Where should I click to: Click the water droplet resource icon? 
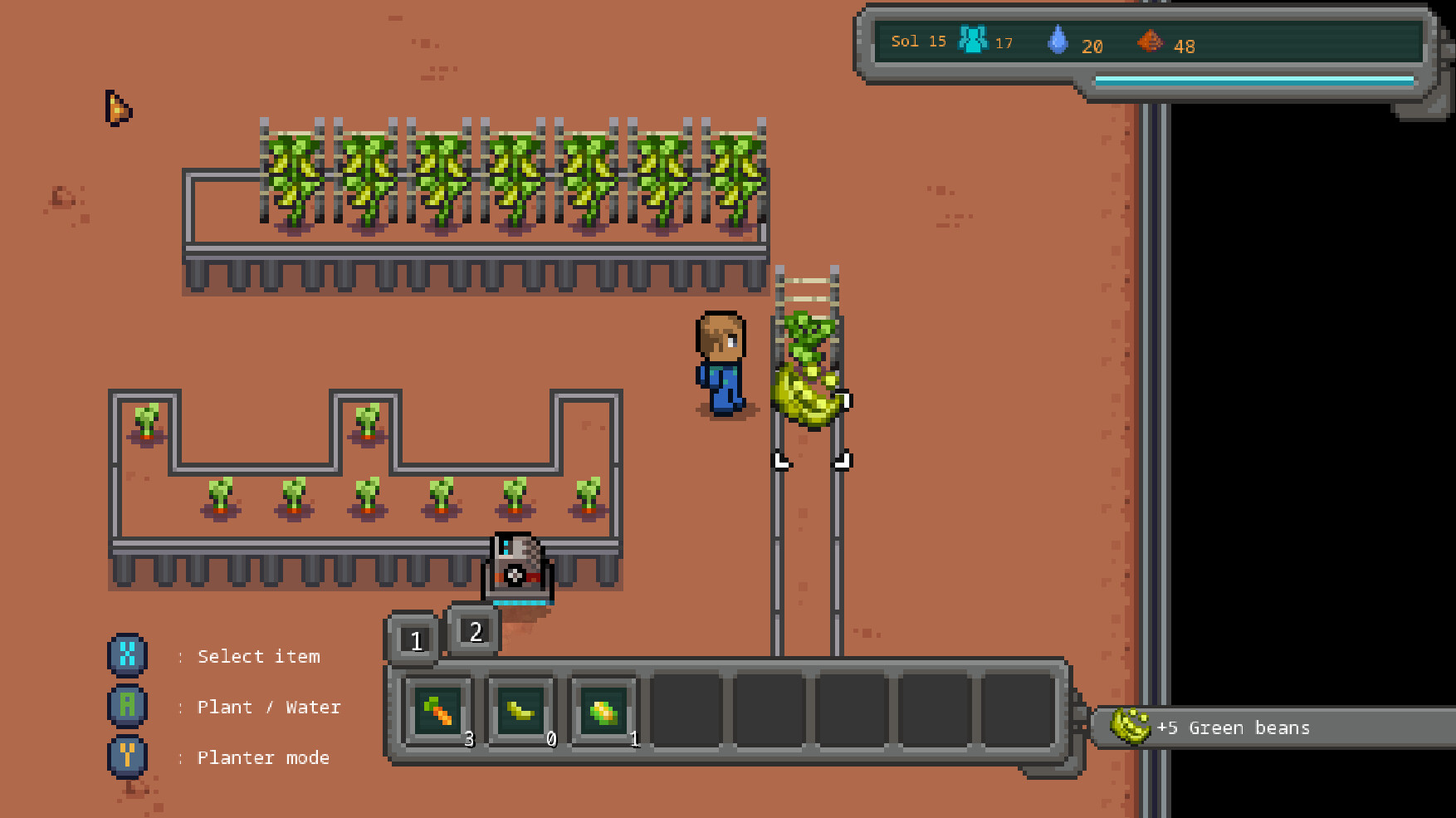tap(1058, 40)
